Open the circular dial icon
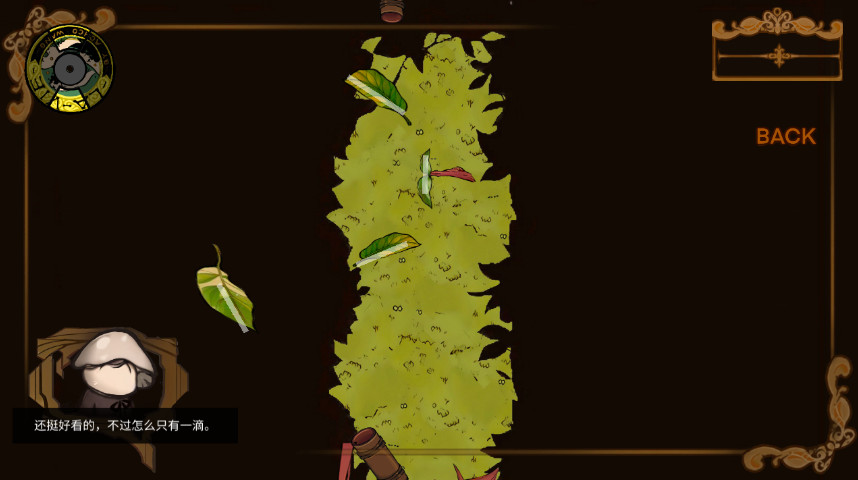This screenshot has height=480, width=858. [69, 68]
